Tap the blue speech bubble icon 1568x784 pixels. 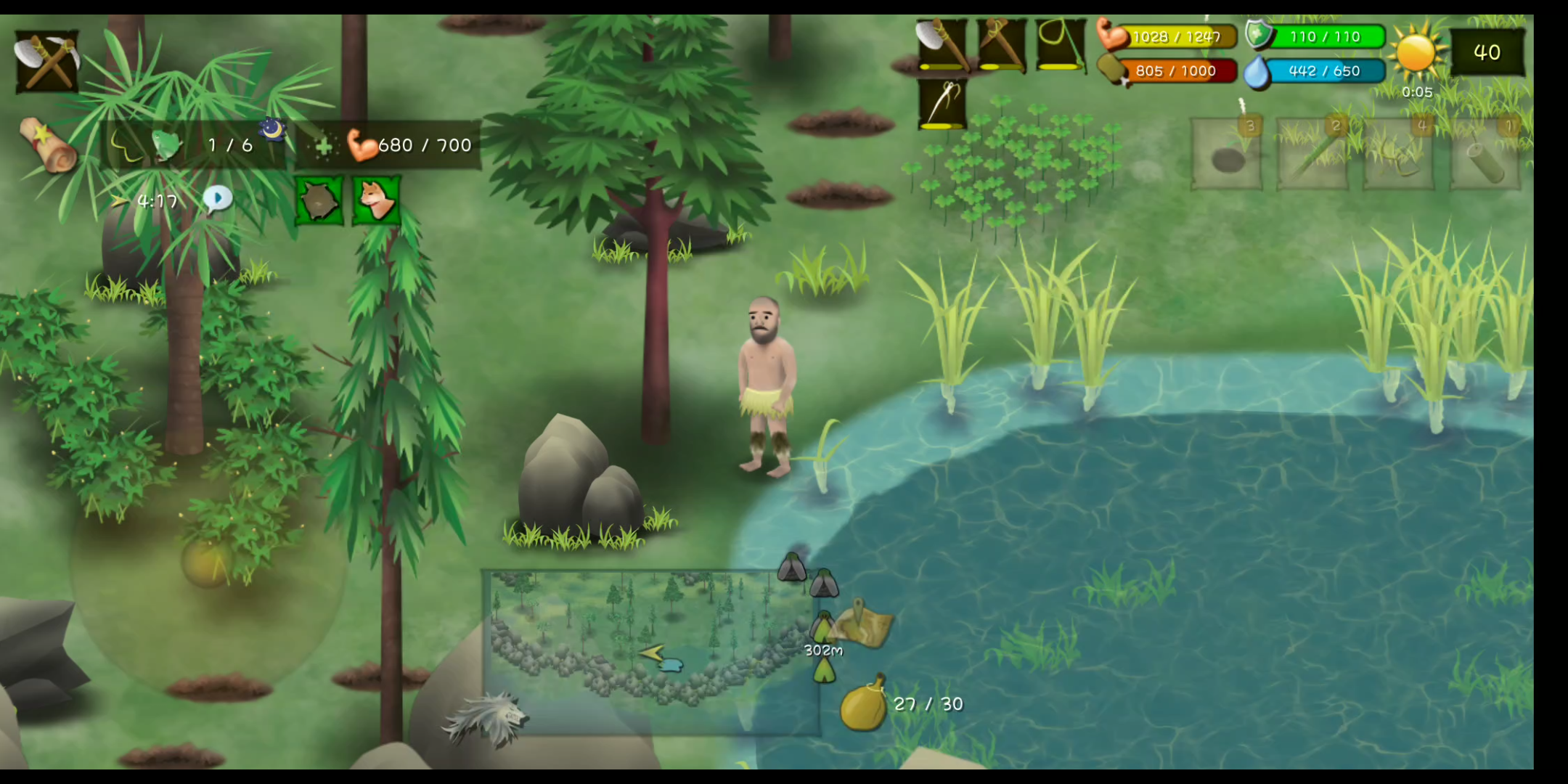[x=217, y=200]
